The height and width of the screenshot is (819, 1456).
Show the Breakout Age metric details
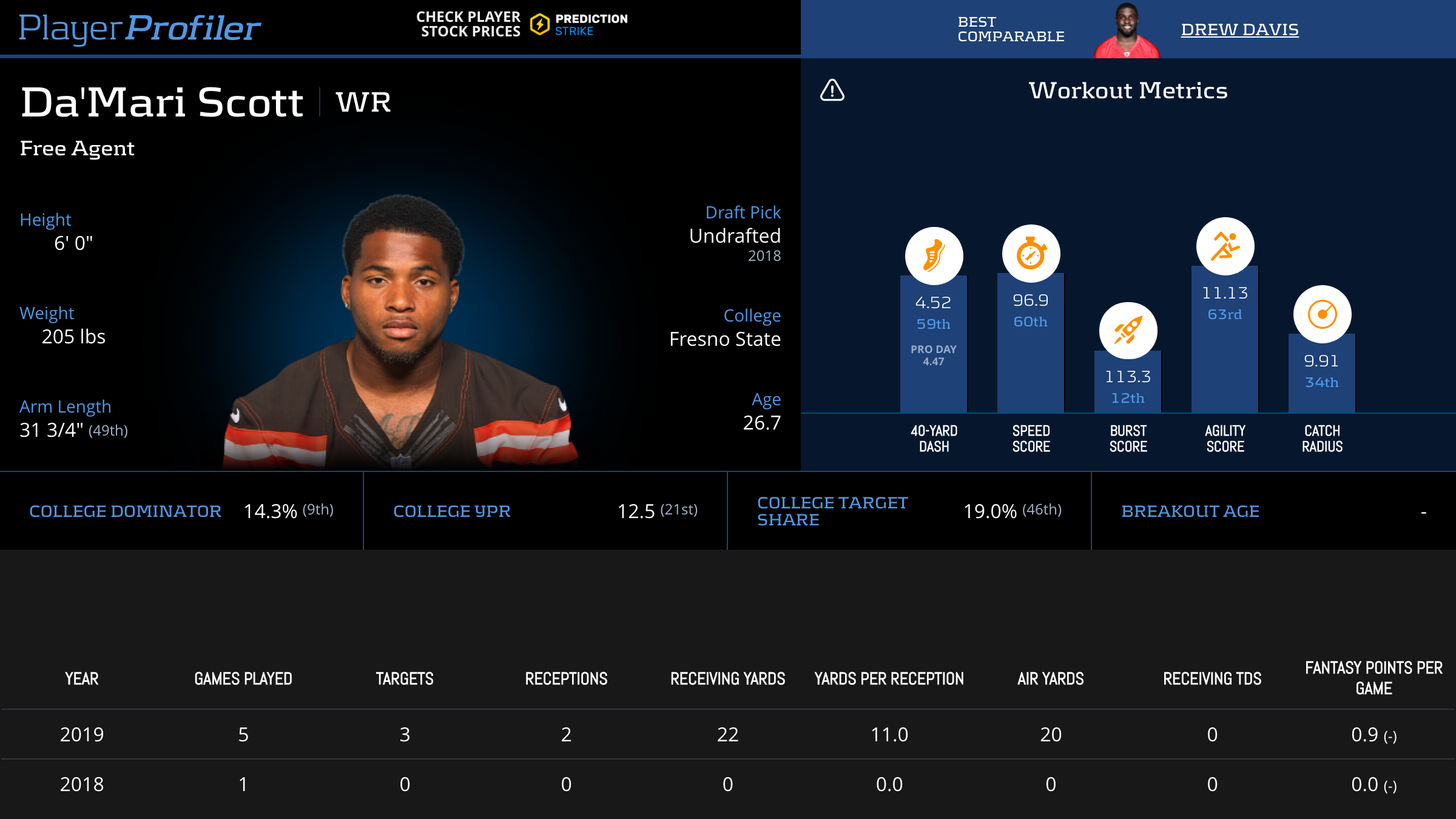click(x=1190, y=511)
